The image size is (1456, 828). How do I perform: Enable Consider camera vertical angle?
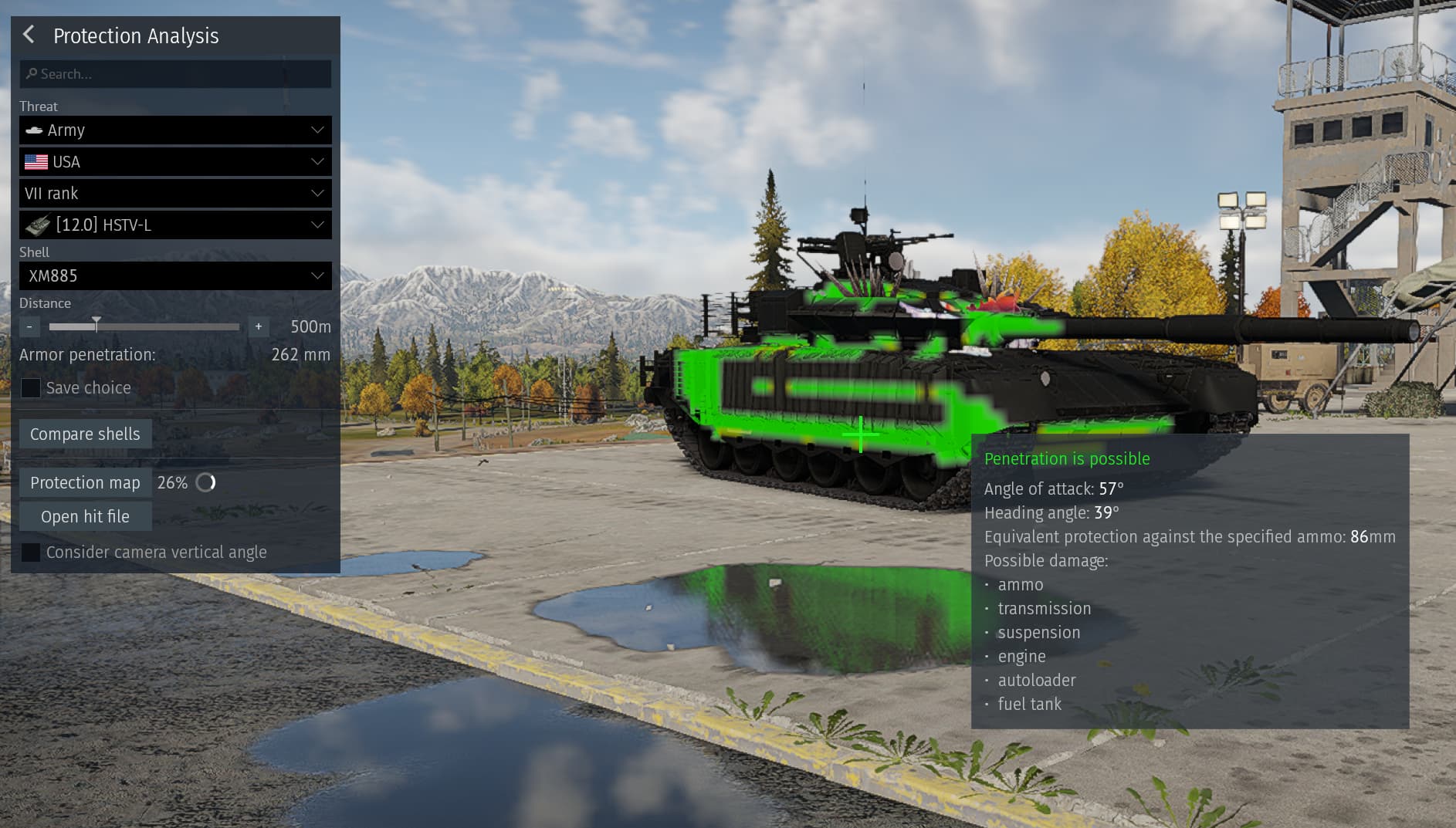point(31,553)
